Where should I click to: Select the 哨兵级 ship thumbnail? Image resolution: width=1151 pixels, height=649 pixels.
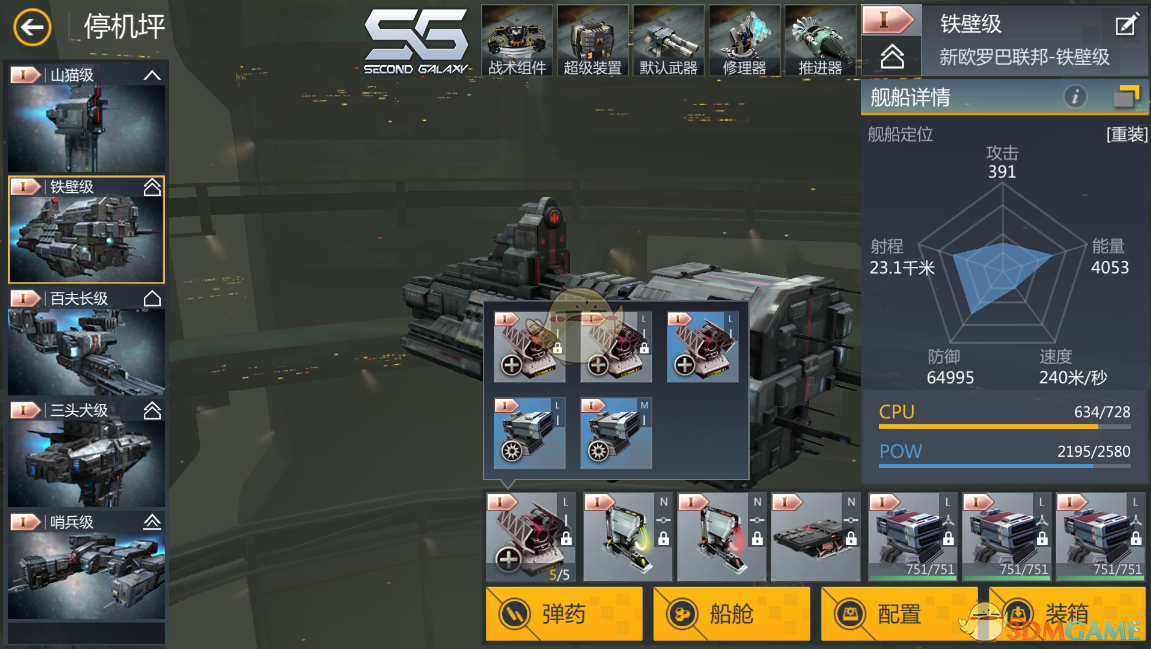pos(87,565)
